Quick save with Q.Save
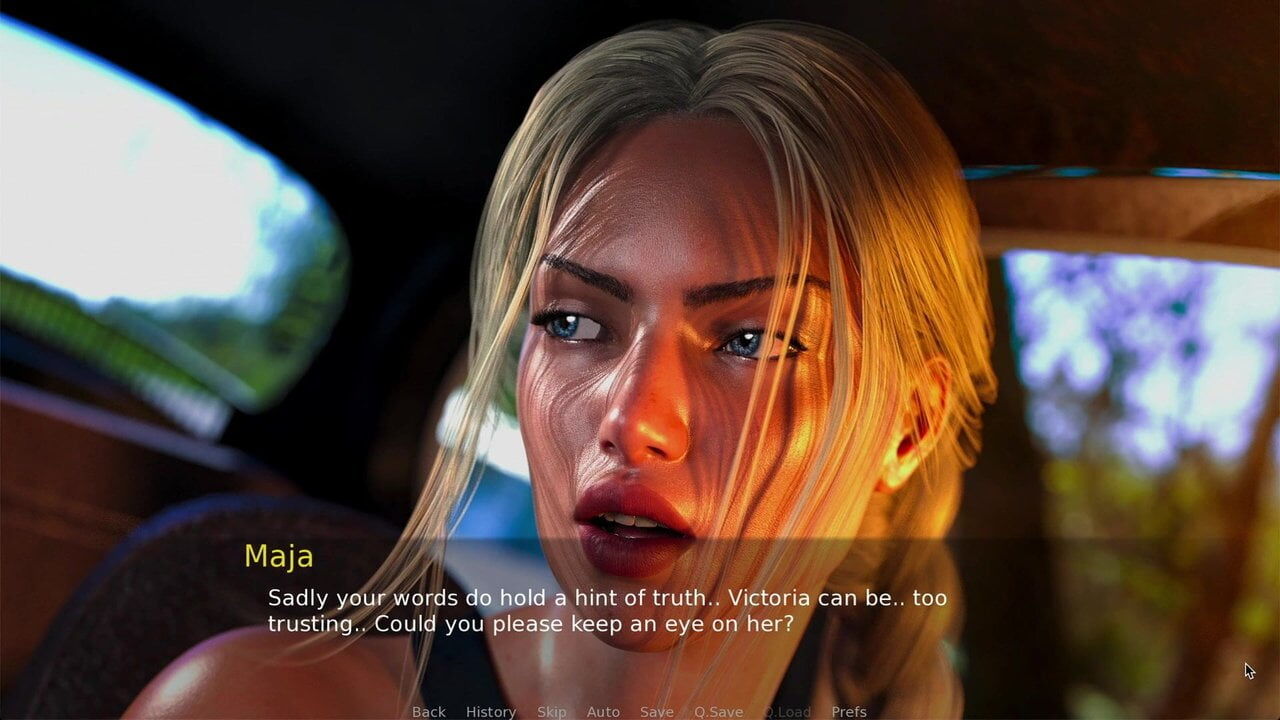The image size is (1280, 720). click(719, 712)
